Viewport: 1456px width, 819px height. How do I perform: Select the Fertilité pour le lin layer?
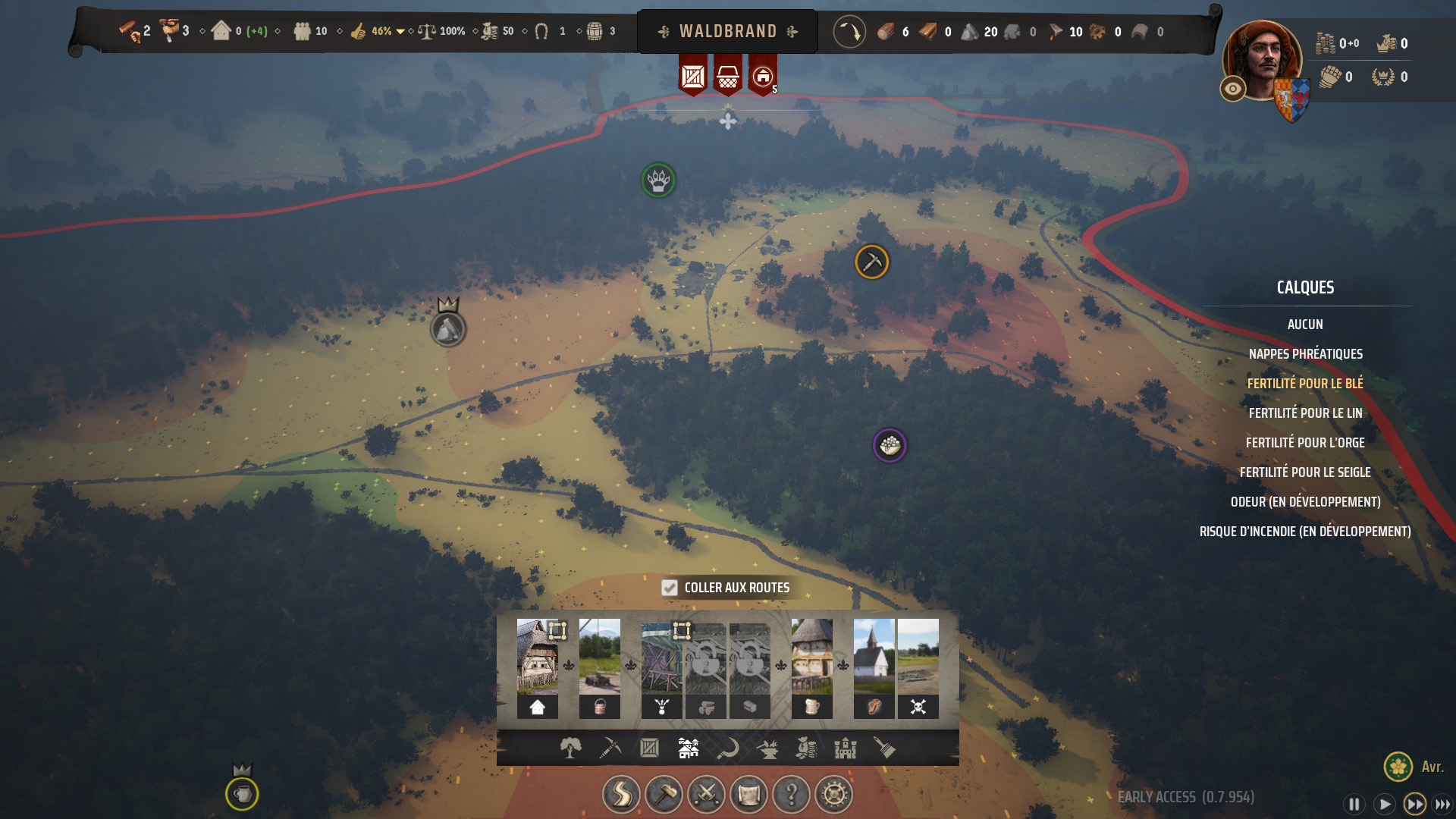[1305, 413]
